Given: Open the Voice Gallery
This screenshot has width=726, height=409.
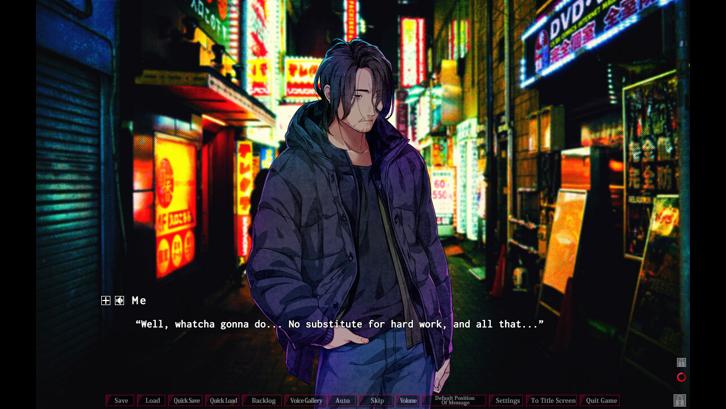Looking at the screenshot, I should (x=306, y=401).
